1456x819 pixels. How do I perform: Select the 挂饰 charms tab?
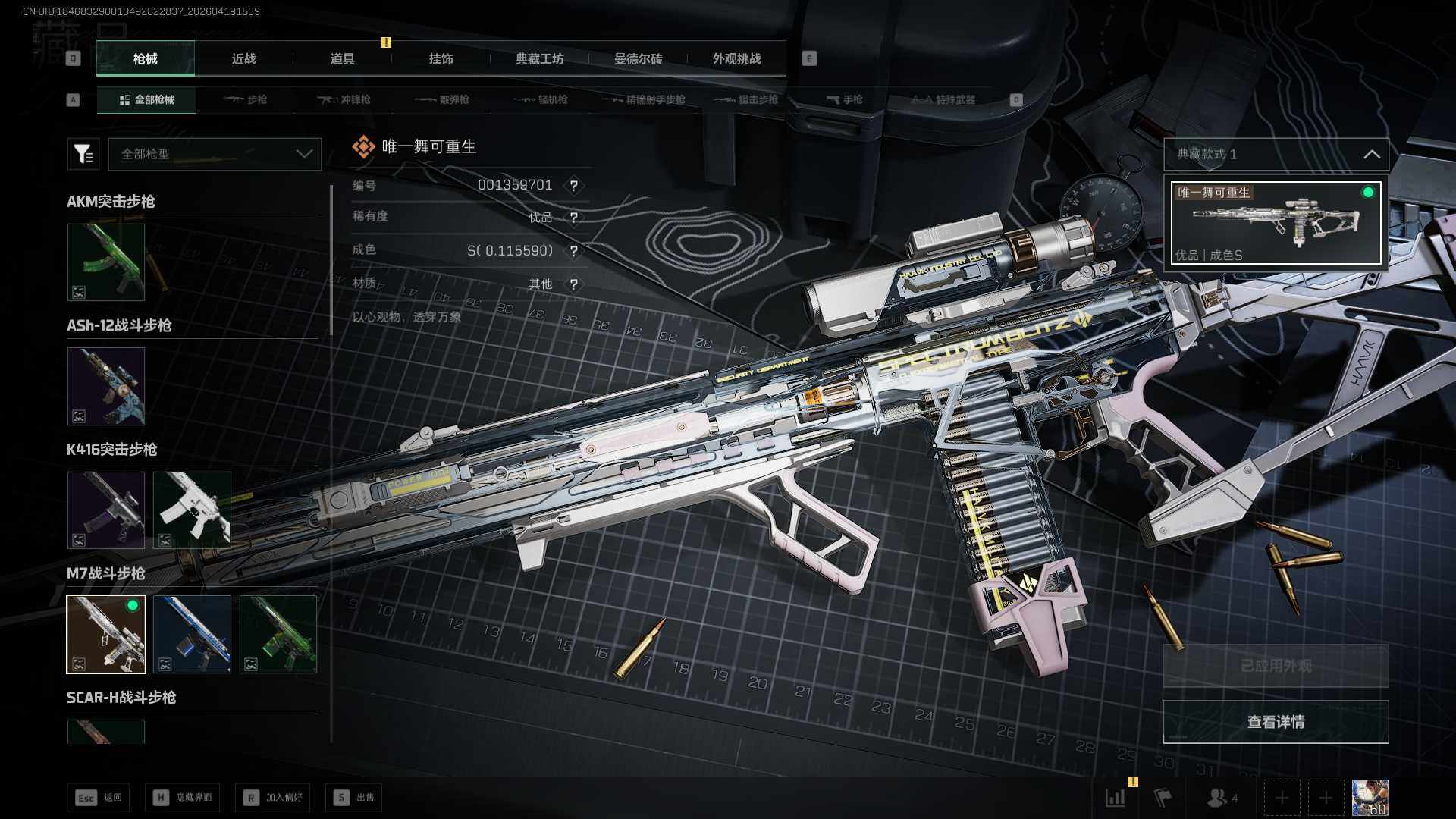coord(441,59)
